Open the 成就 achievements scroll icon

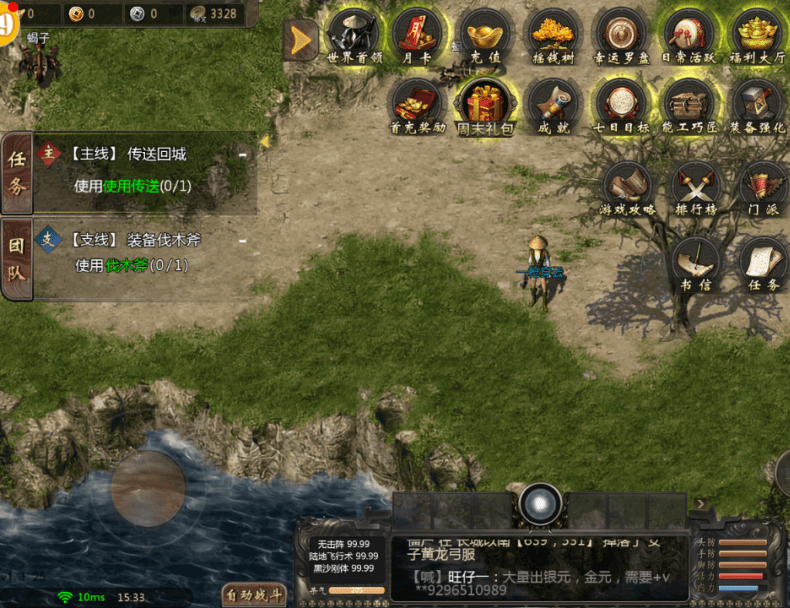point(553,104)
